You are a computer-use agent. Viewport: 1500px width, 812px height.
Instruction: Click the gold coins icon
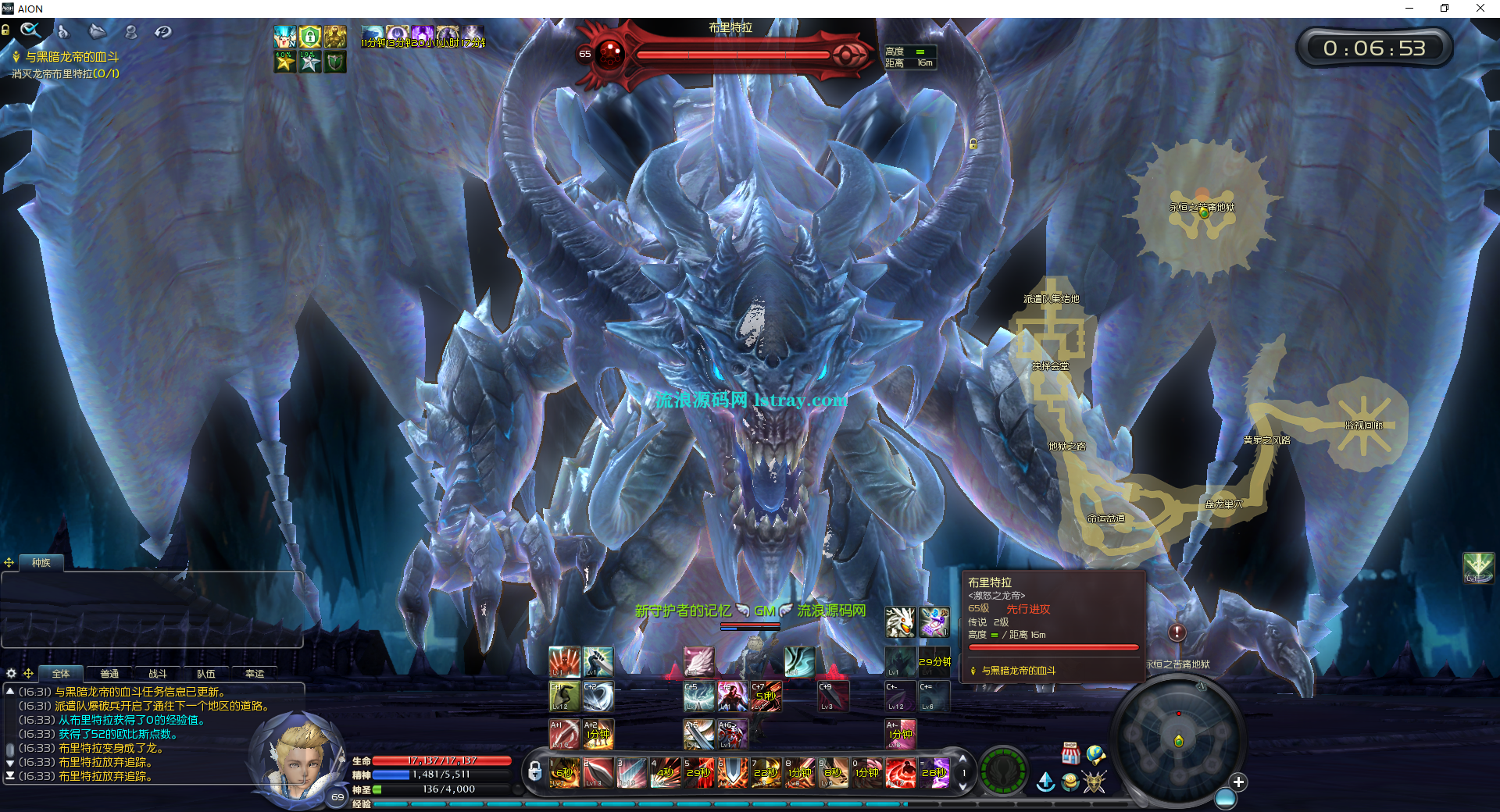(x=1070, y=781)
